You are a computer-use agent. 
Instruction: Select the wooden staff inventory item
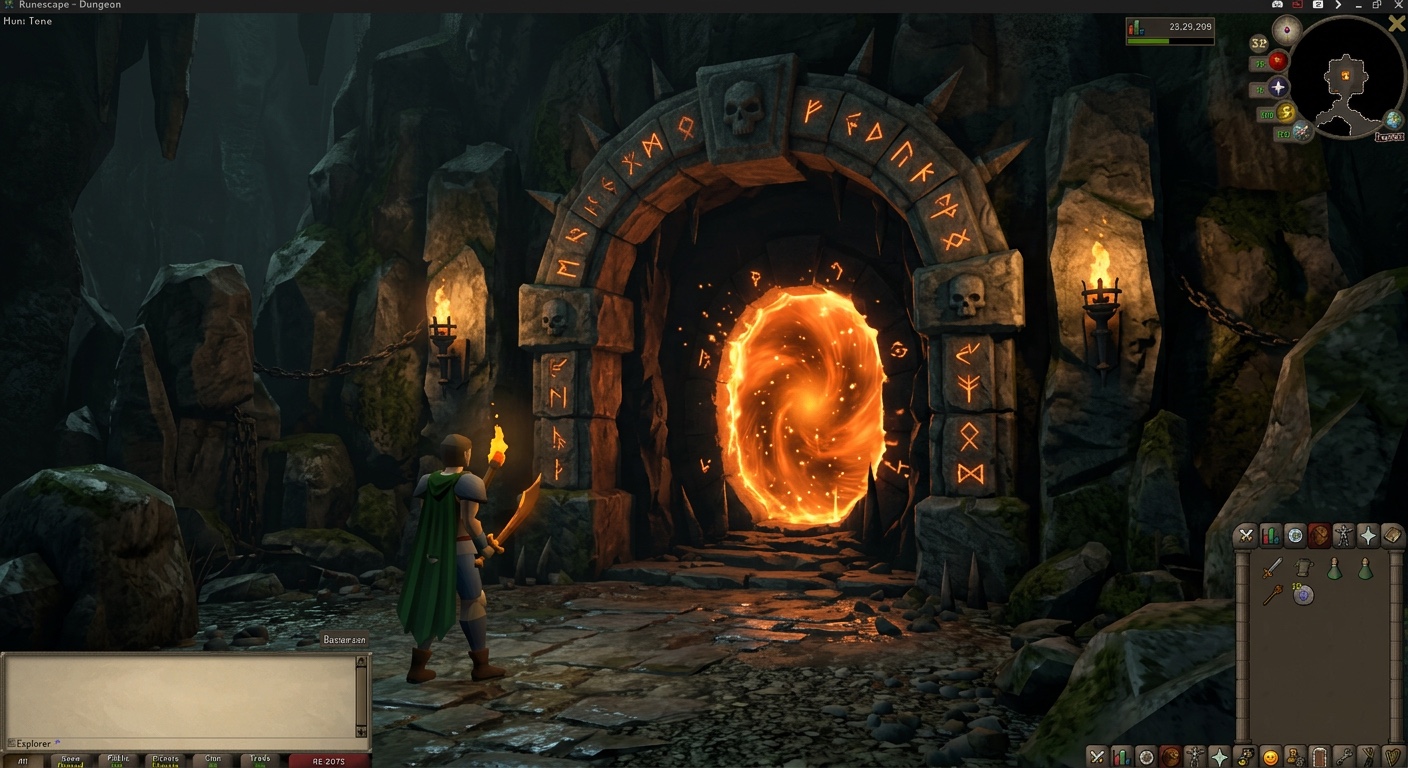pos(1271,595)
